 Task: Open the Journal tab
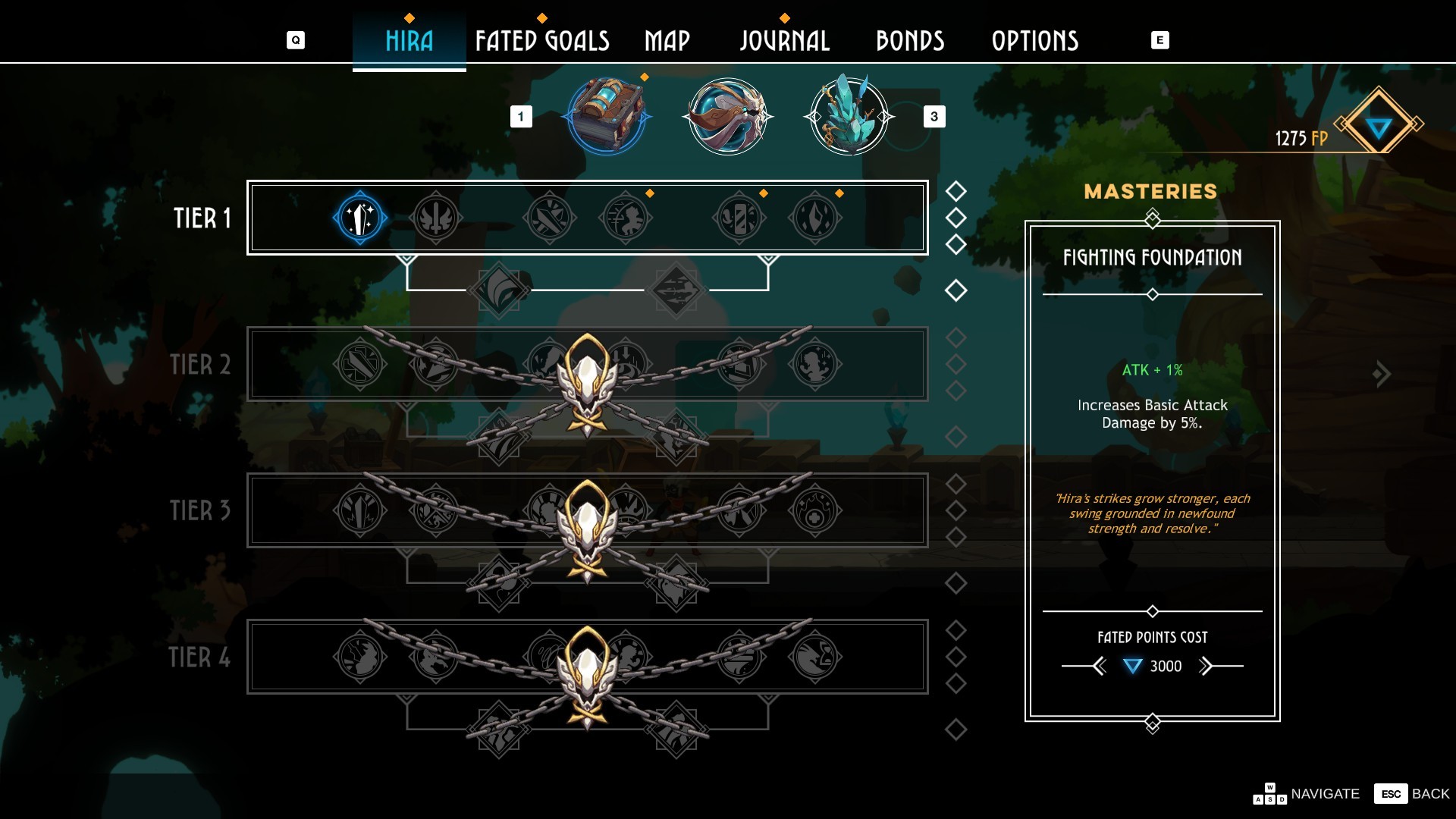[784, 41]
